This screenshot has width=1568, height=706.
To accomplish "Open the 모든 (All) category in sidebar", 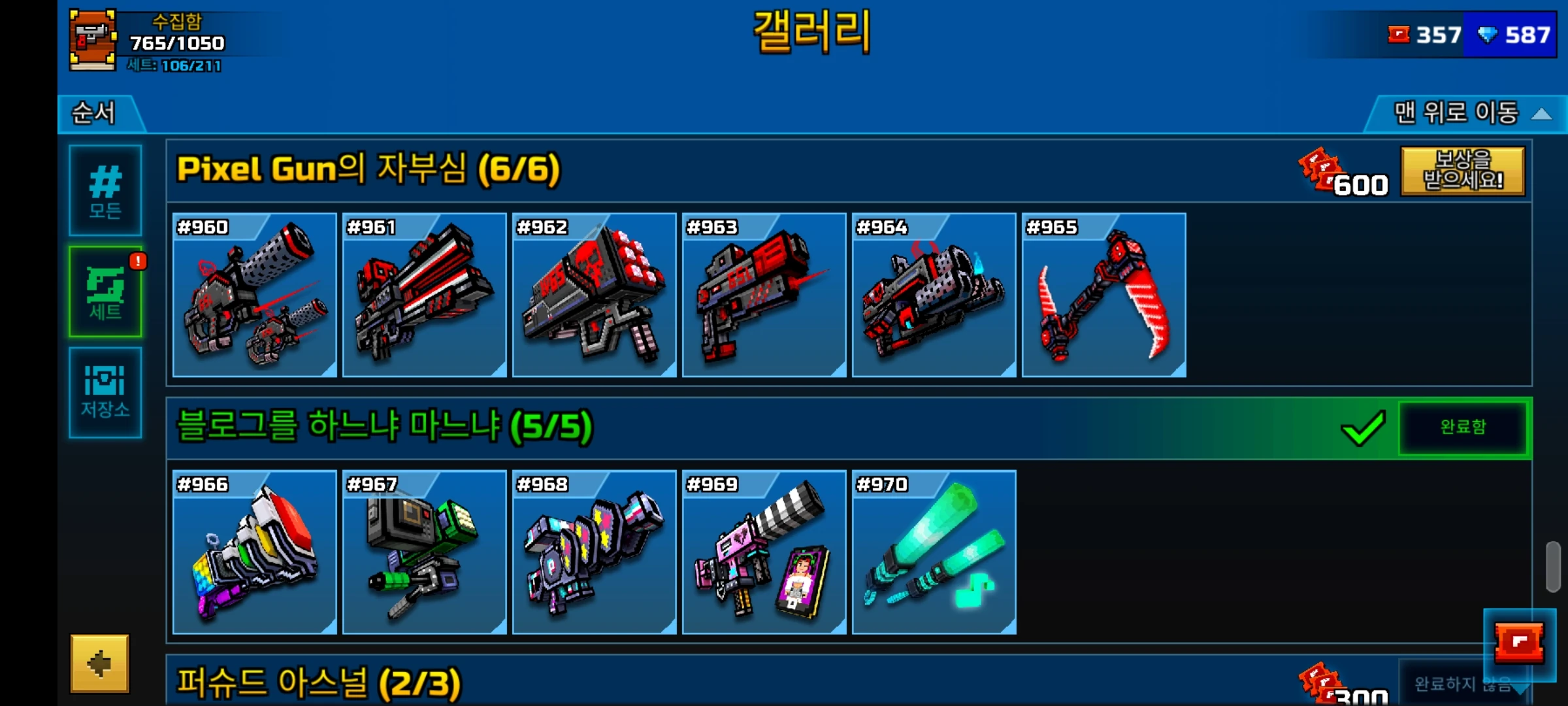I will 105,191.
